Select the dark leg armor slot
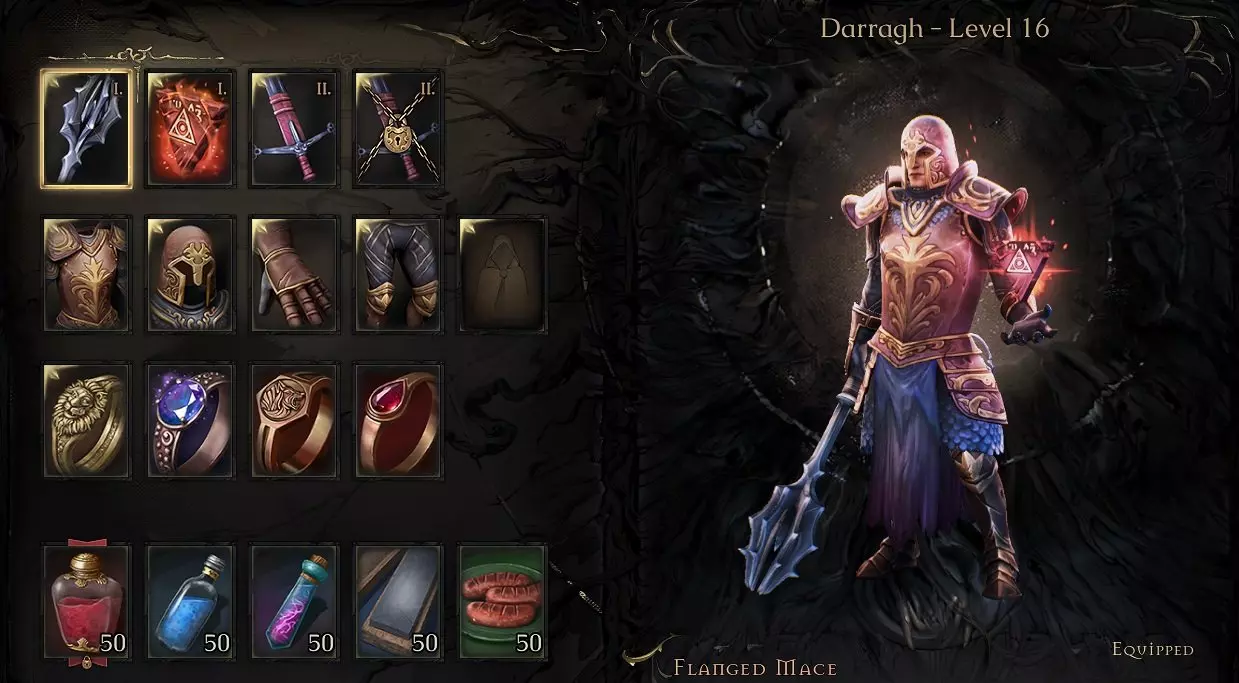The image size is (1239, 683). (x=398, y=274)
